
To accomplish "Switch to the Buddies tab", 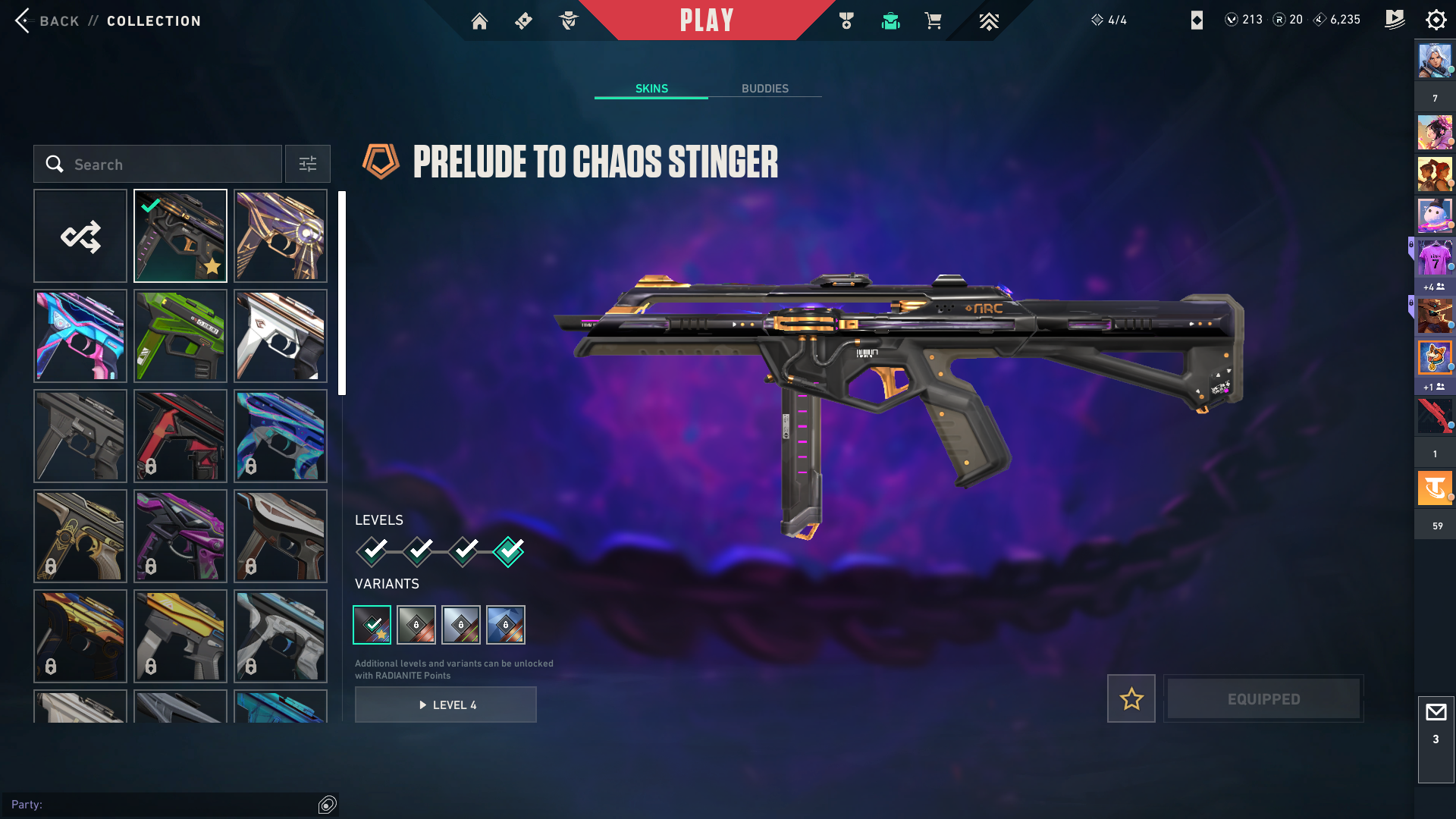I will click(x=764, y=89).
